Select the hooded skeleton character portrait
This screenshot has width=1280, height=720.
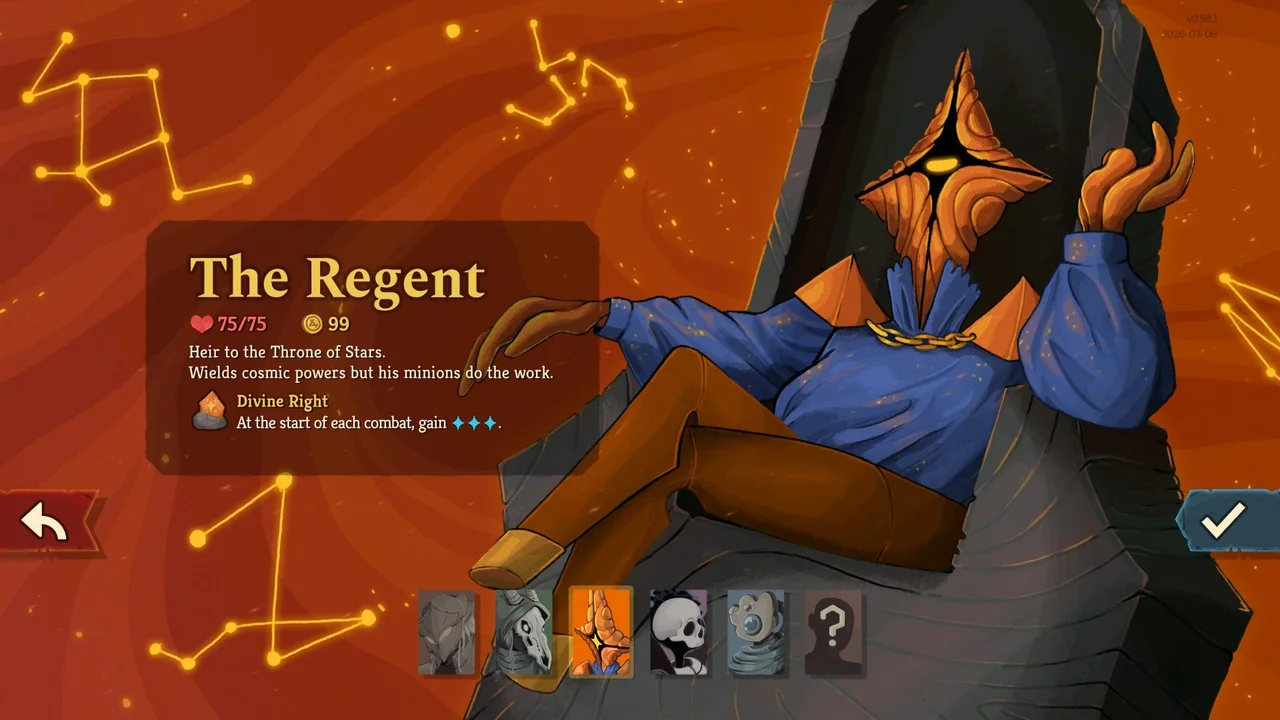coord(679,634)
